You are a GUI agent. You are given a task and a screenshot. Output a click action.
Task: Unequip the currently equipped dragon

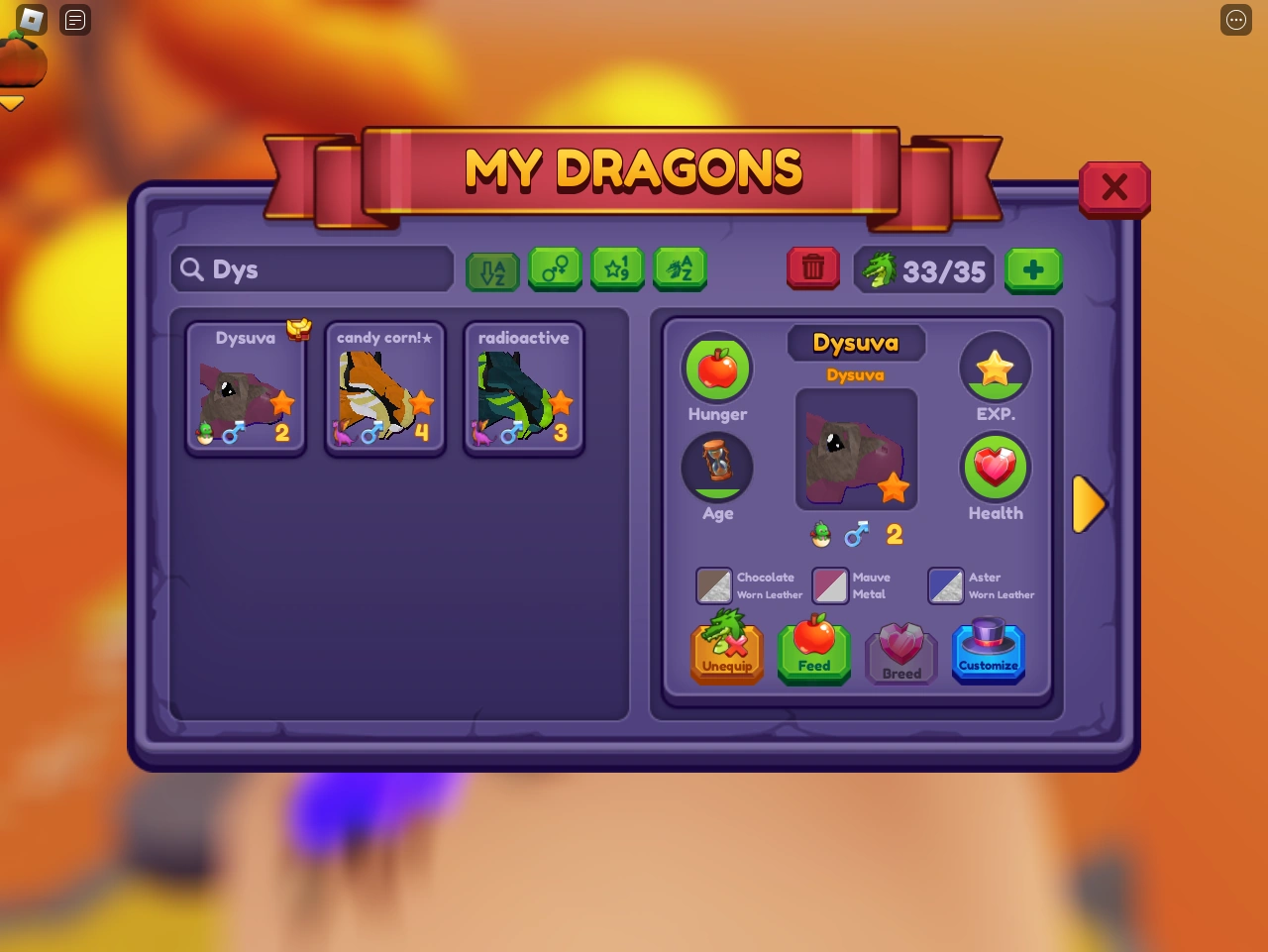(x=726, y=649)
